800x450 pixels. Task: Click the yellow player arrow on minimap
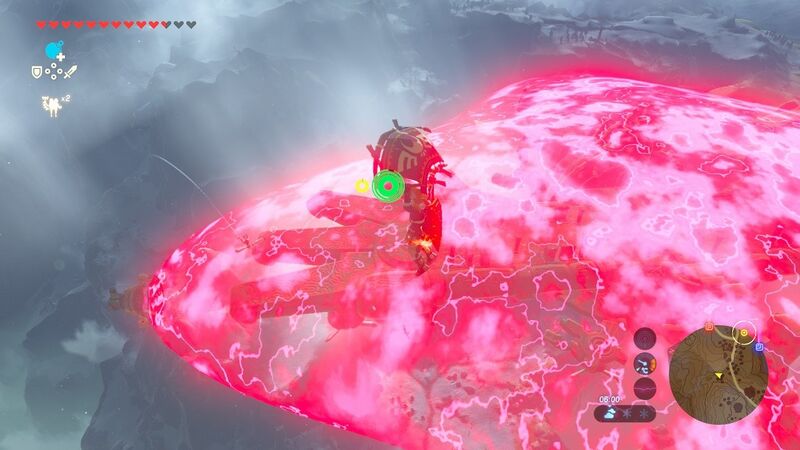[x=718, y=375]
